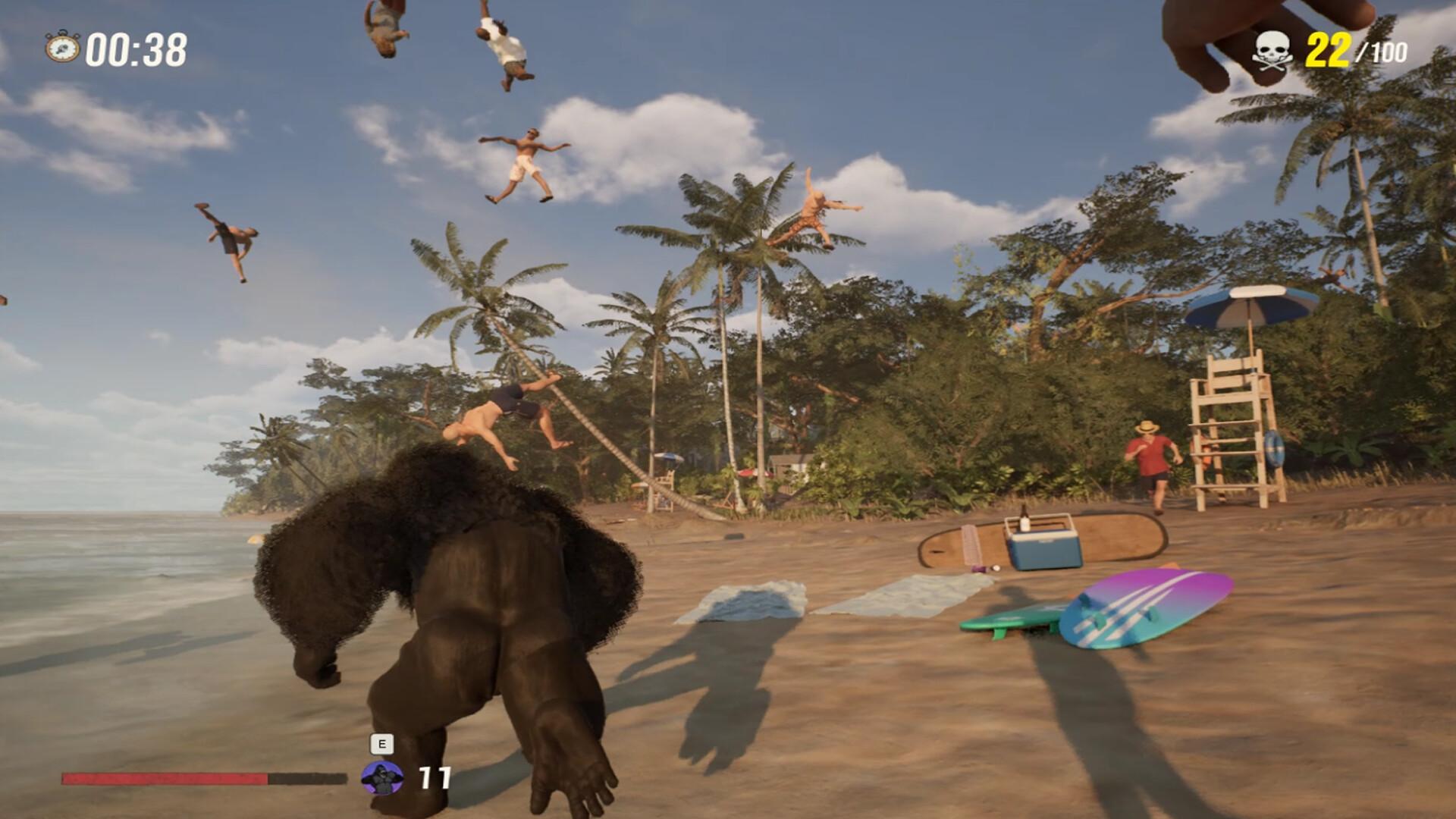Click the stopwatch timer icon

(61, 47)
